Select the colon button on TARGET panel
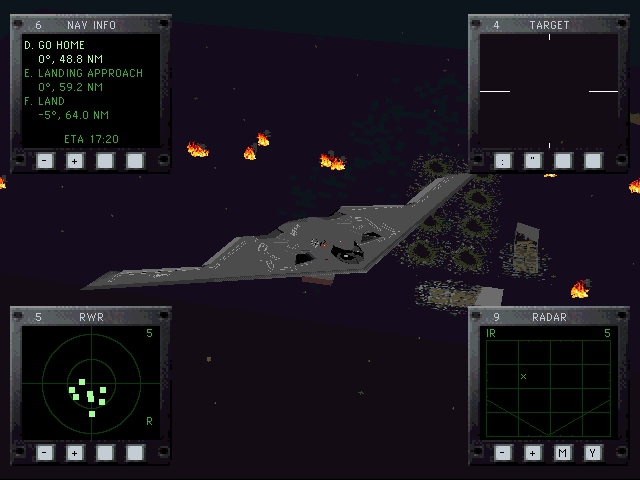This screenshot has width=640, height=480. pyautogui.click(x=503, y=160)
